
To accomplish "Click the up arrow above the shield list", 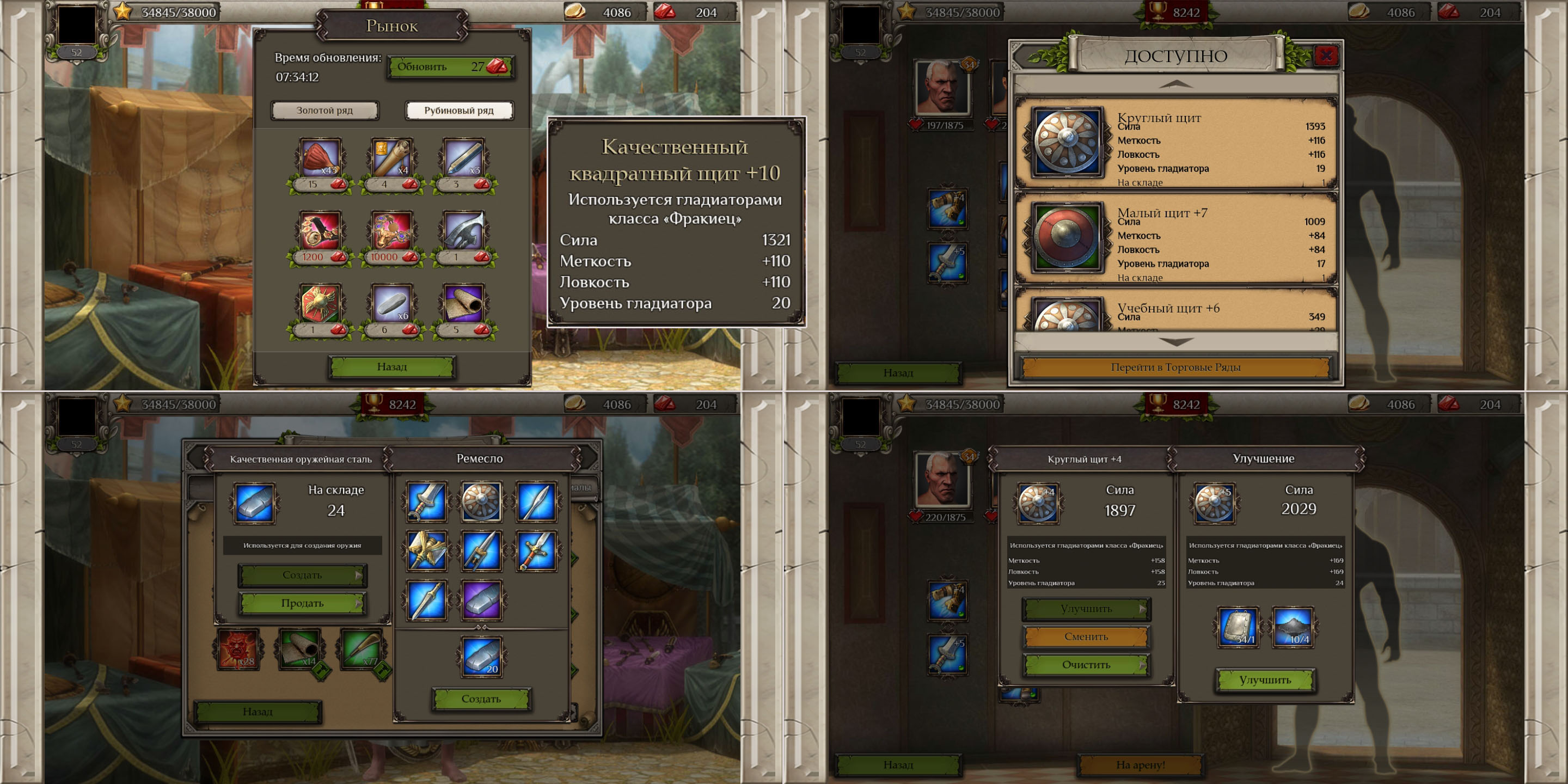I will pyautogui.click(x=1175, y=84).
